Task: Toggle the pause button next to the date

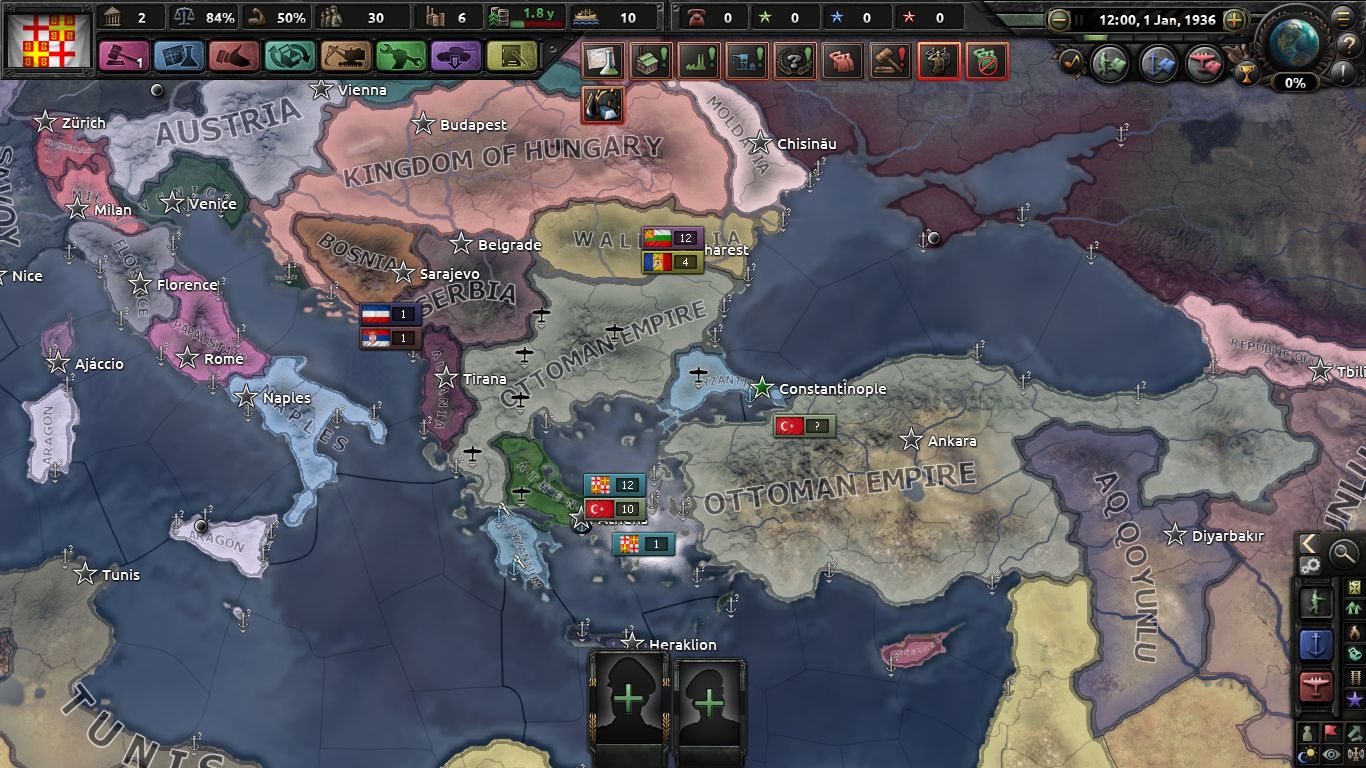Action: (x=1079, y=19)
